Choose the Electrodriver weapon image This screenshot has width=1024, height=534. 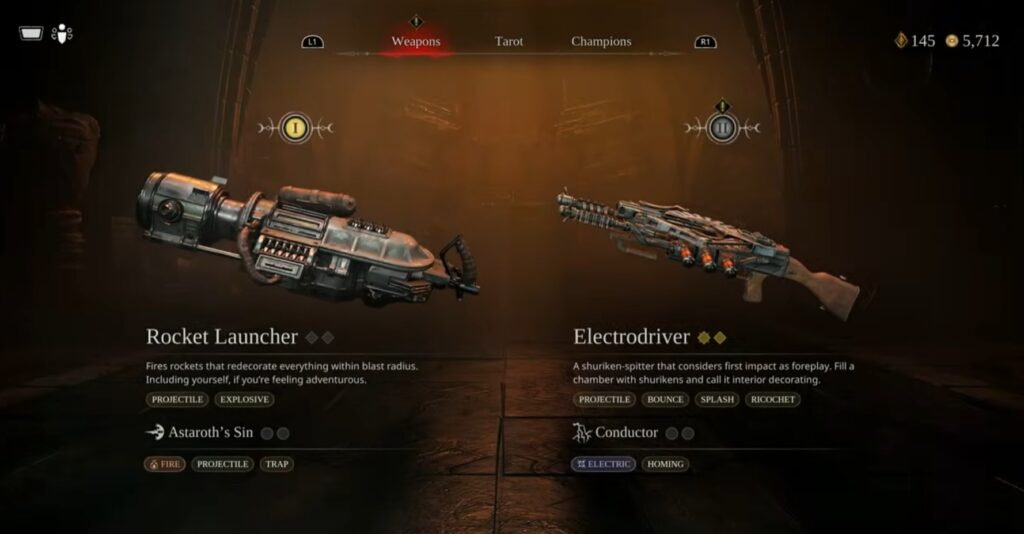(707, 251)
